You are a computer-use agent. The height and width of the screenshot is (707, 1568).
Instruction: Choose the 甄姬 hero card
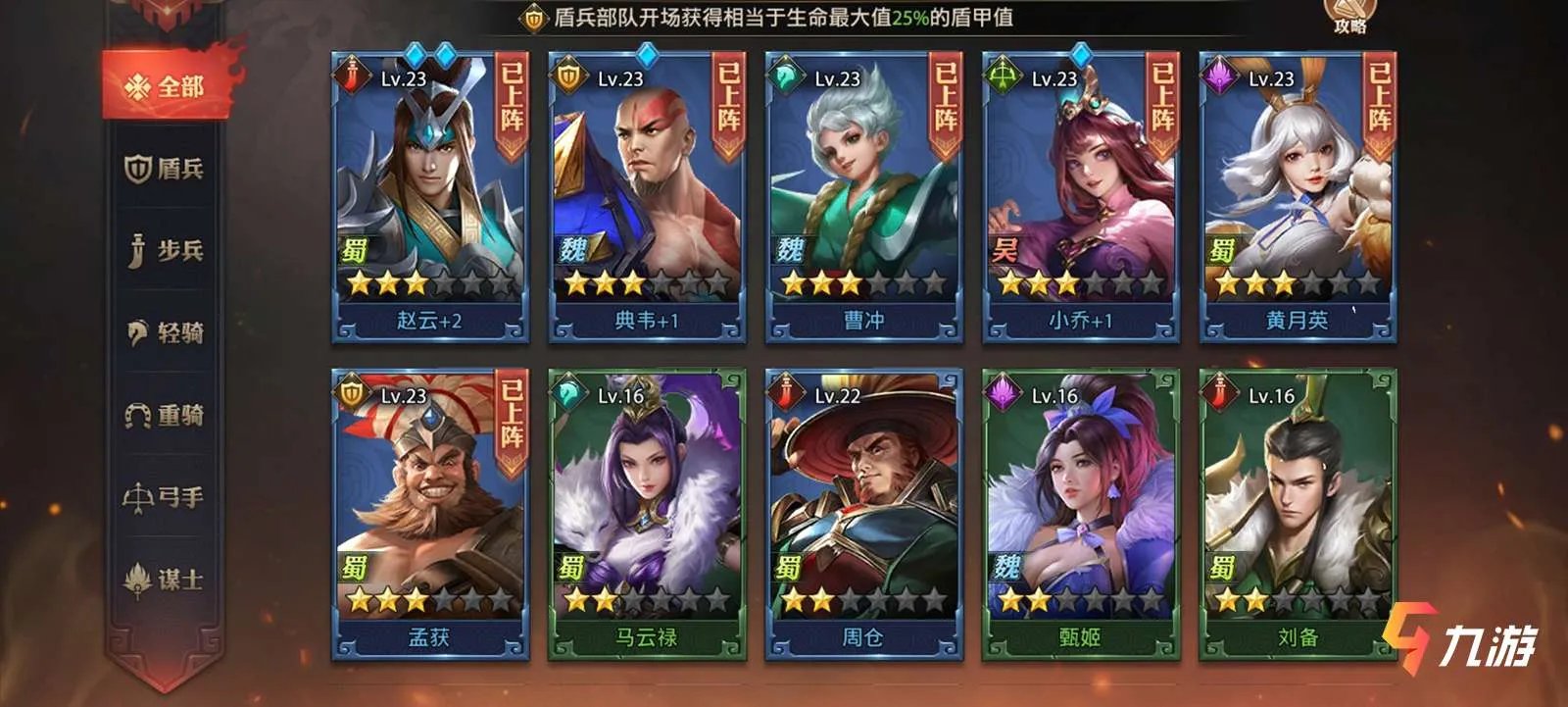[x=1080, y=513]
